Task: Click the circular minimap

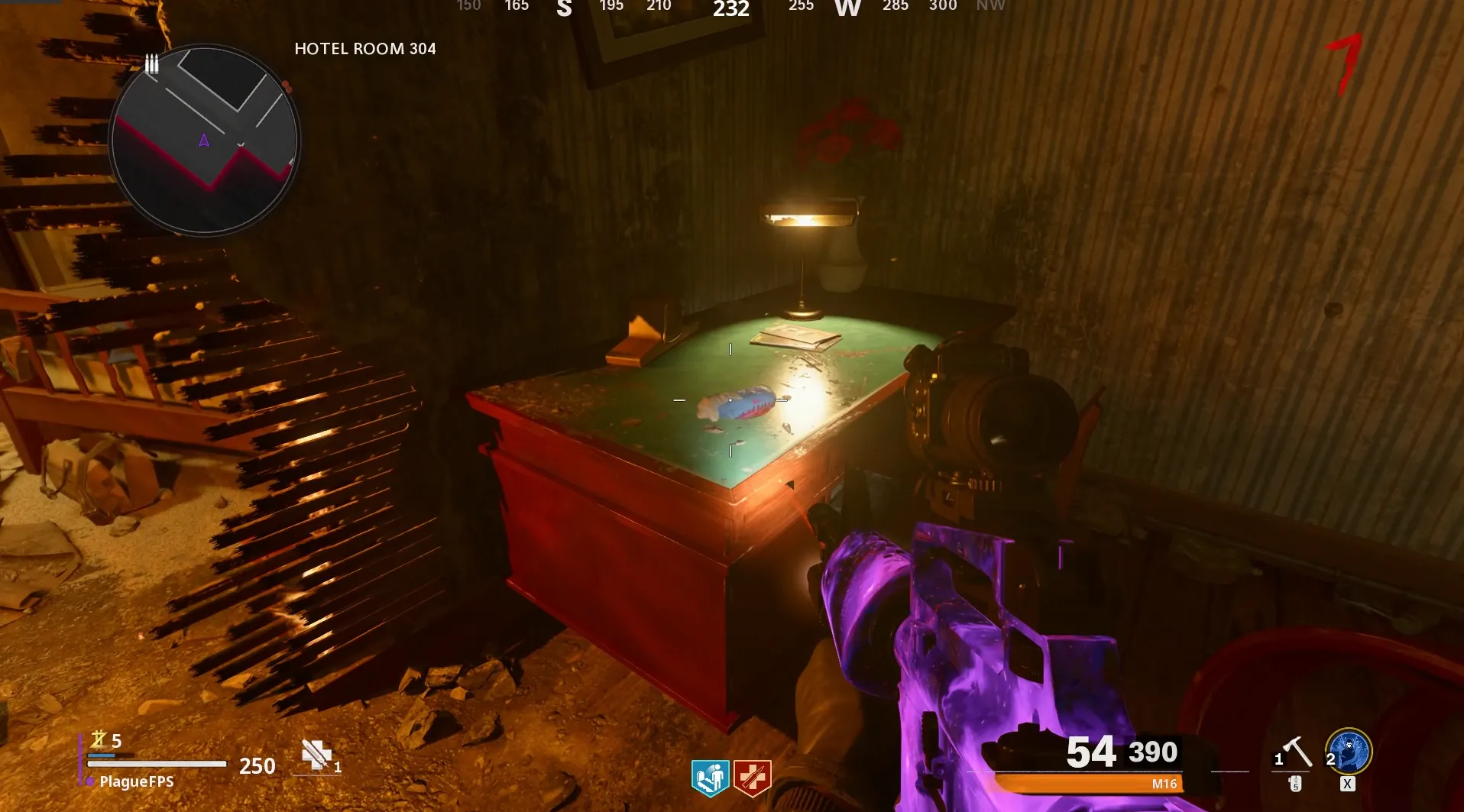Action: point(205,140)
